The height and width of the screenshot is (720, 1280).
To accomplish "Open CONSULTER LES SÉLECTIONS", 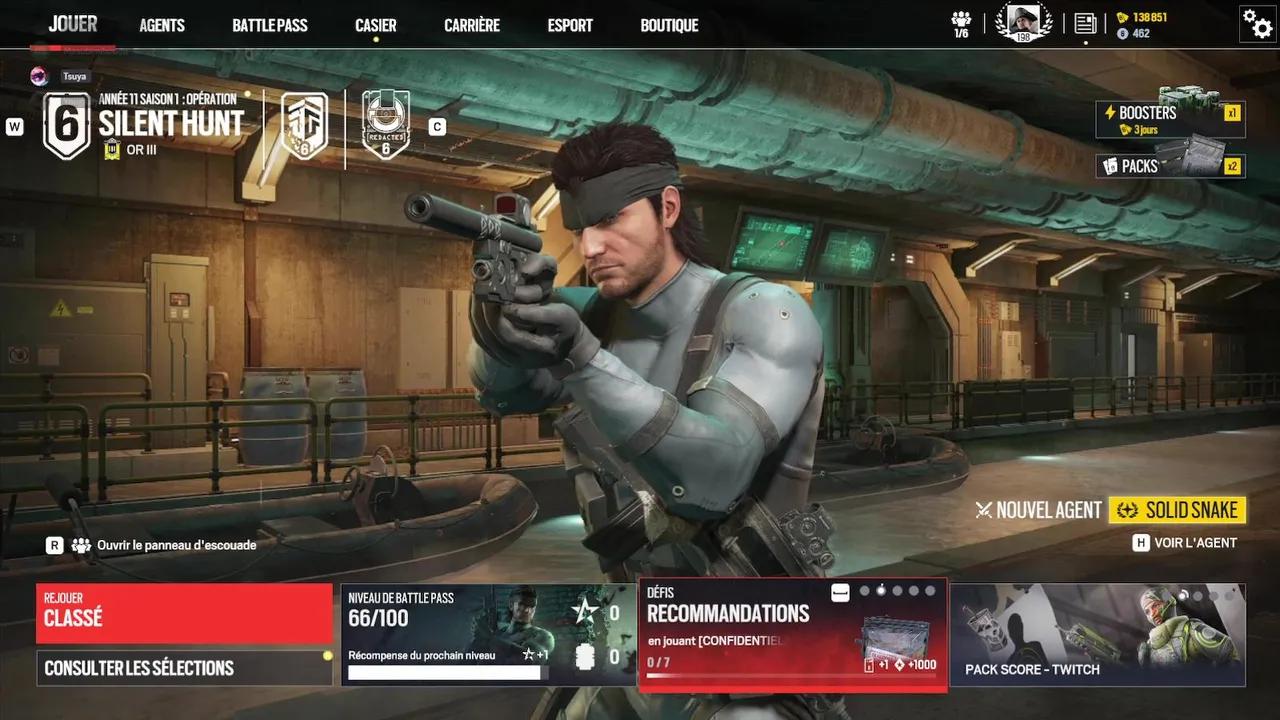I will pyautogui.click(x=184, y=667).
